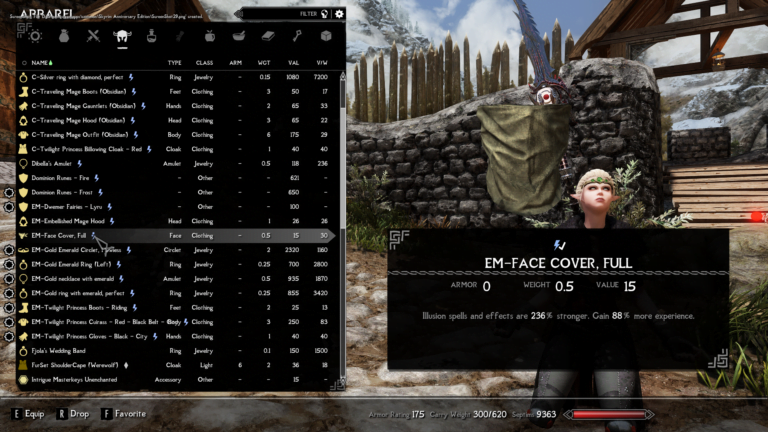
Task: Click the filter search box
Action: [x=290, y=14]
